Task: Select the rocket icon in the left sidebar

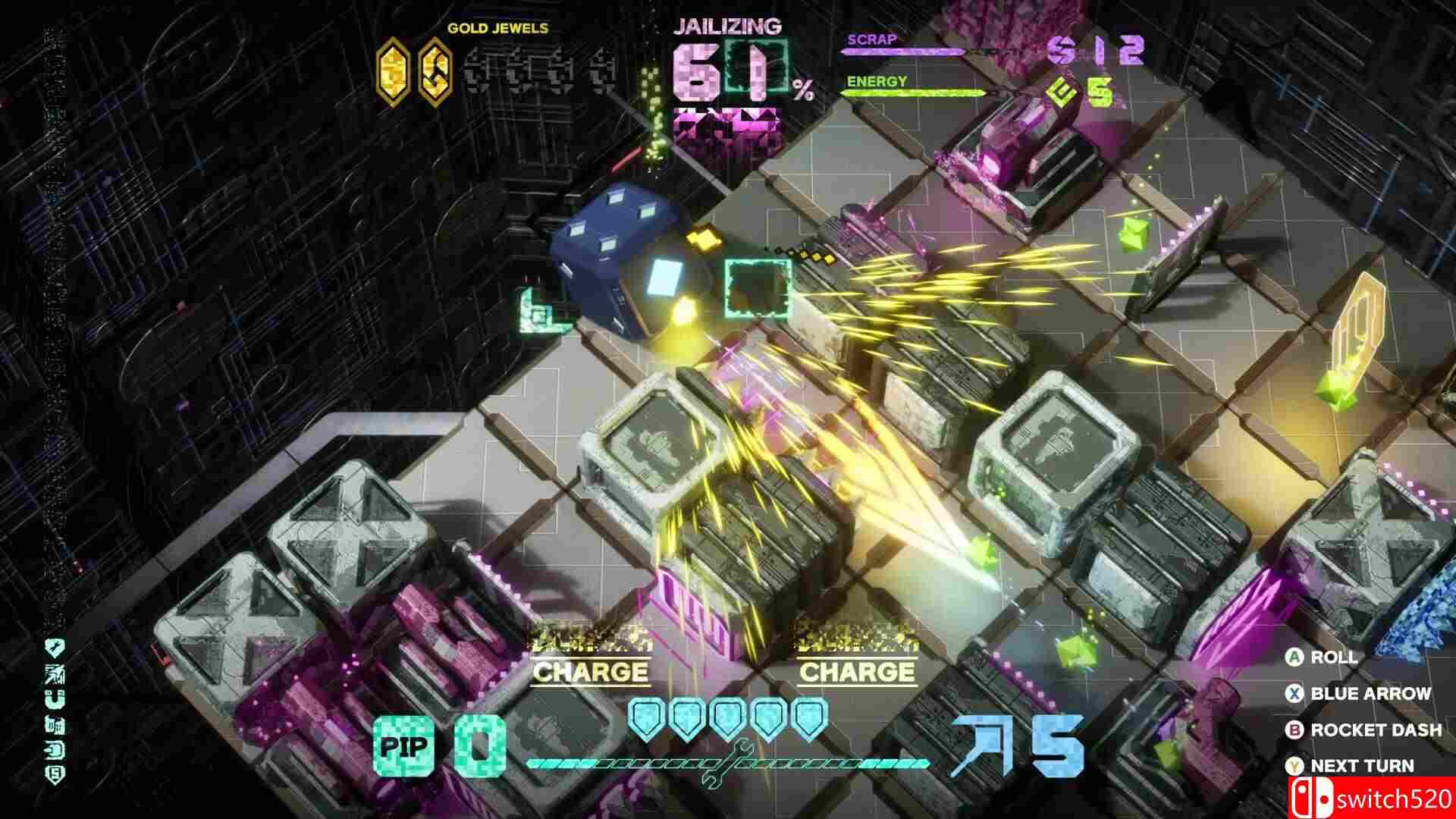Action: (54, 749)
